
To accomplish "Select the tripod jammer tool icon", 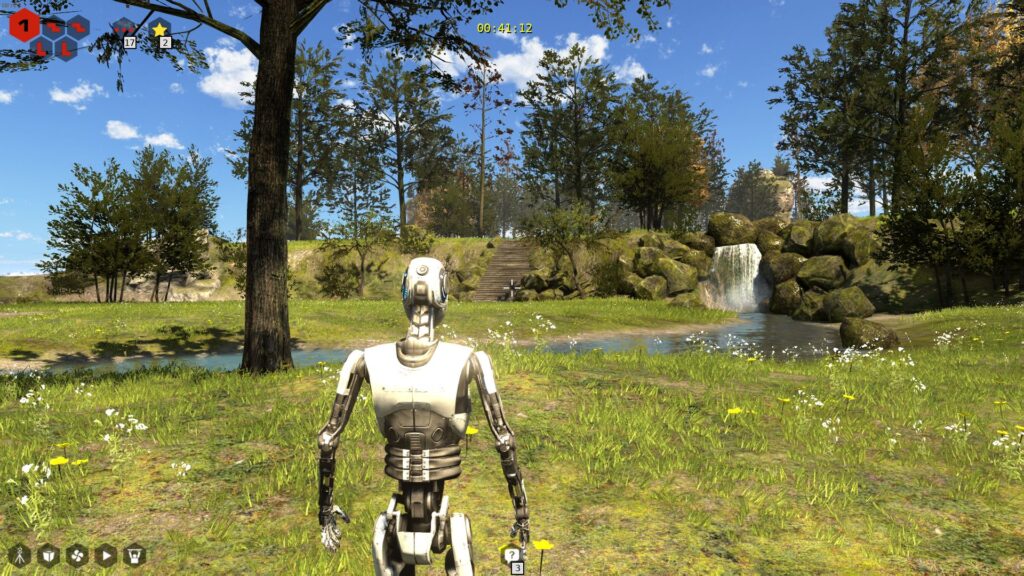I will [x=19, y=555].
